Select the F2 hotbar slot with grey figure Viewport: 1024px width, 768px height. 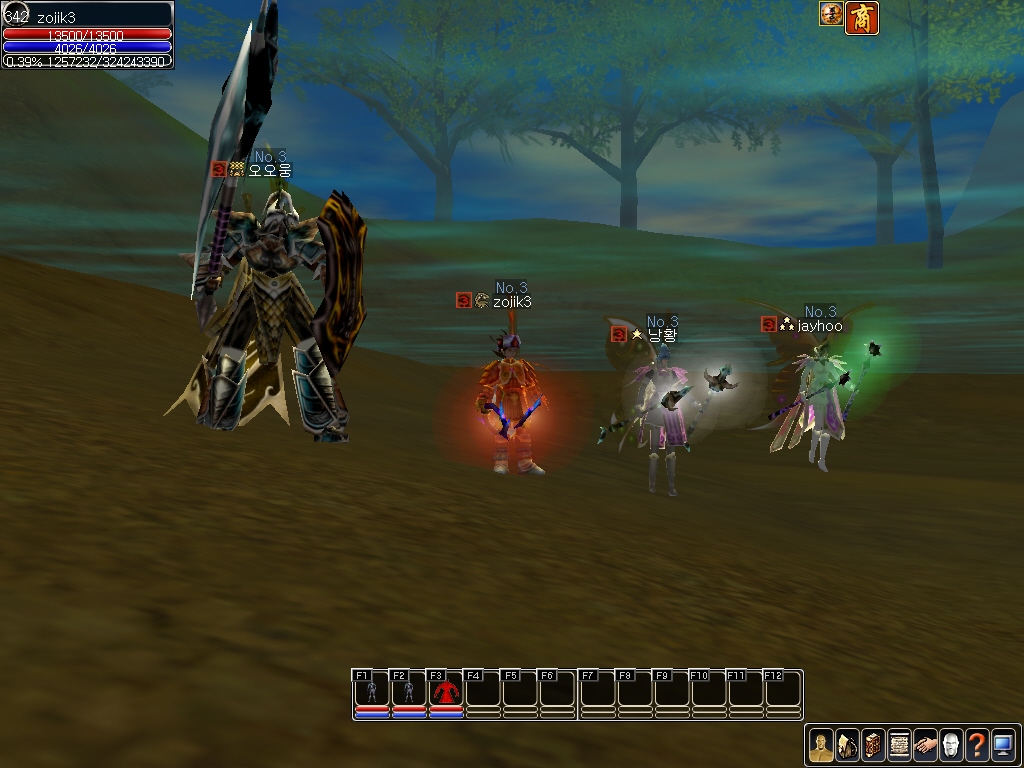pos(409,691)
